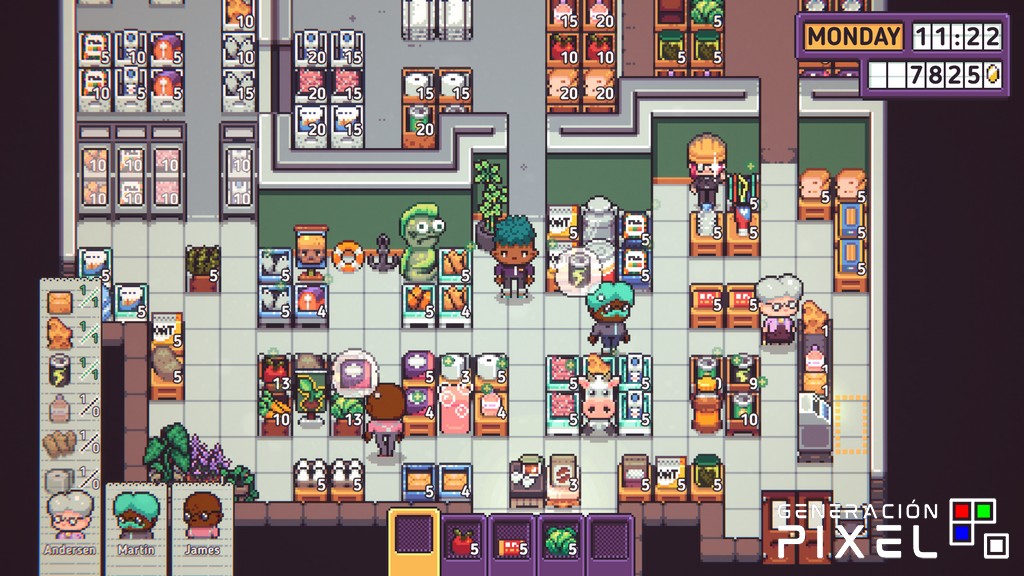Click the battery item on Andersen's list

(x=61, y=370)
